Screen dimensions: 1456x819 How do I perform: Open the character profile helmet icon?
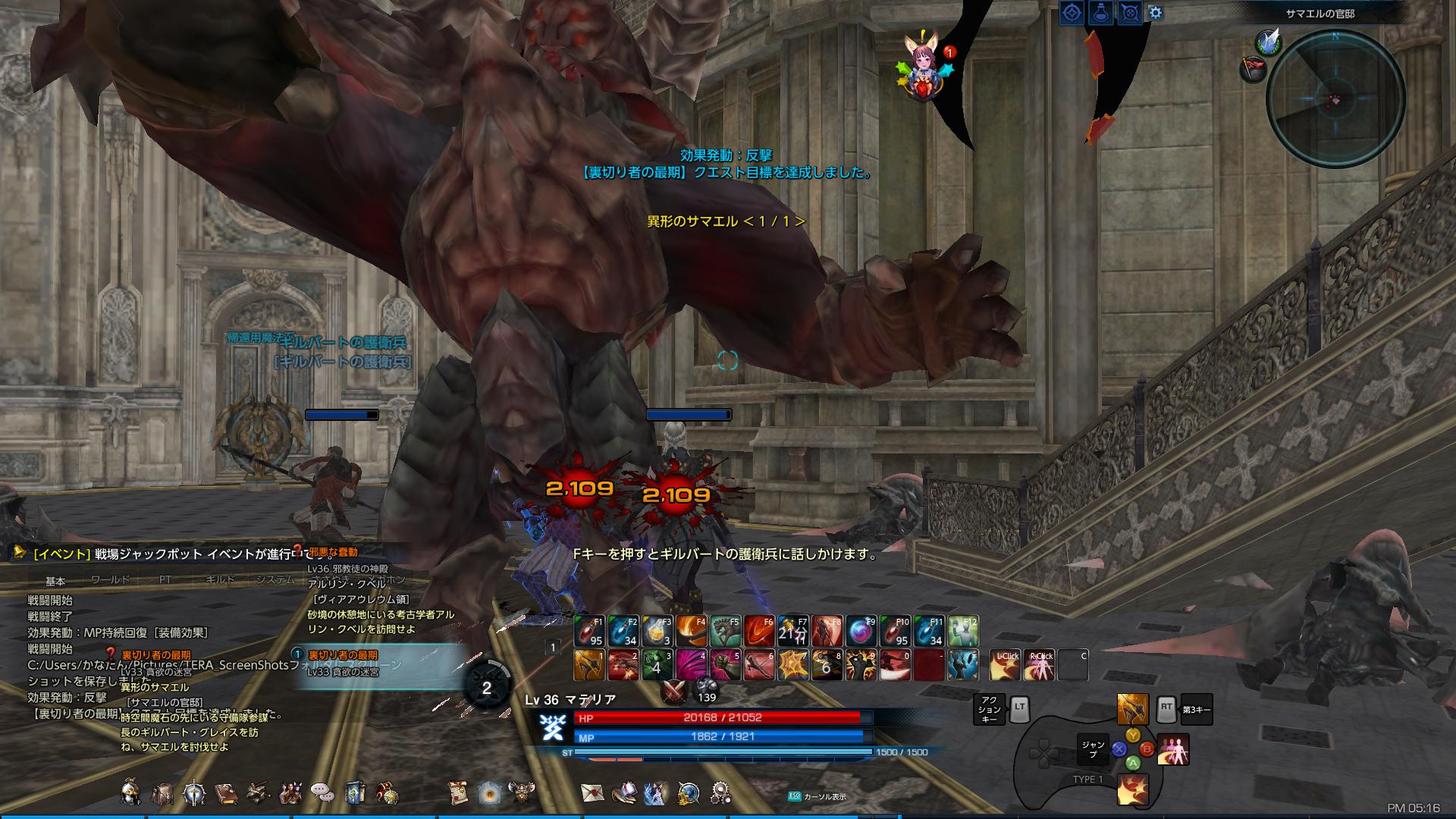tap(130, 792)
